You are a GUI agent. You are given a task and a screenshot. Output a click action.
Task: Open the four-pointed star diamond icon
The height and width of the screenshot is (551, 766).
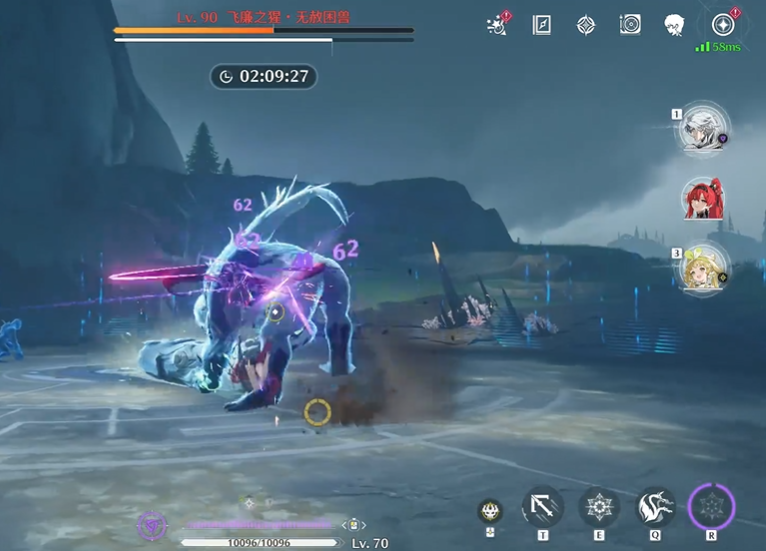pos(586,25)
